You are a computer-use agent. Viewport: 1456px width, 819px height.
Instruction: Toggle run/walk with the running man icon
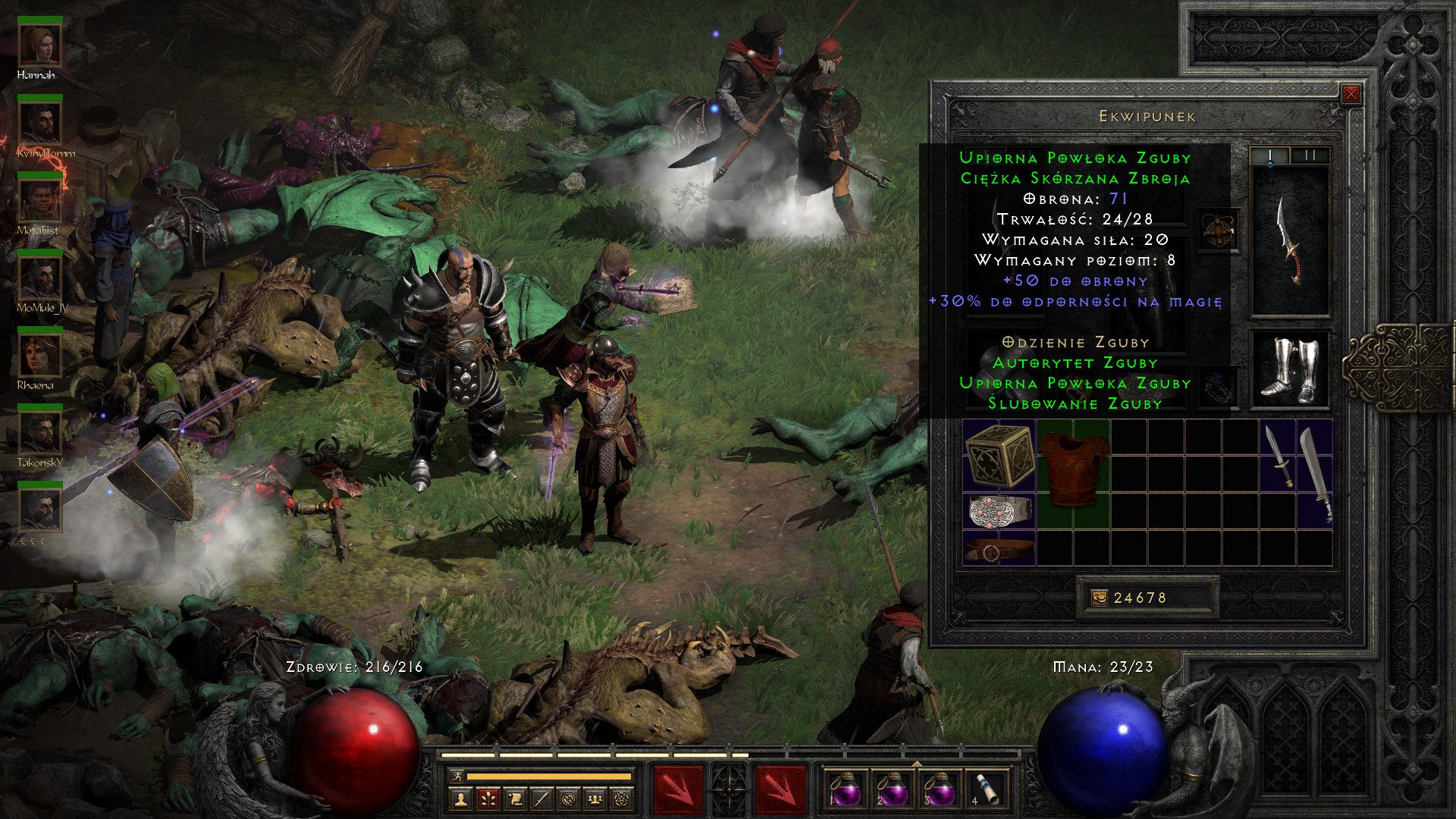[457, 776]
